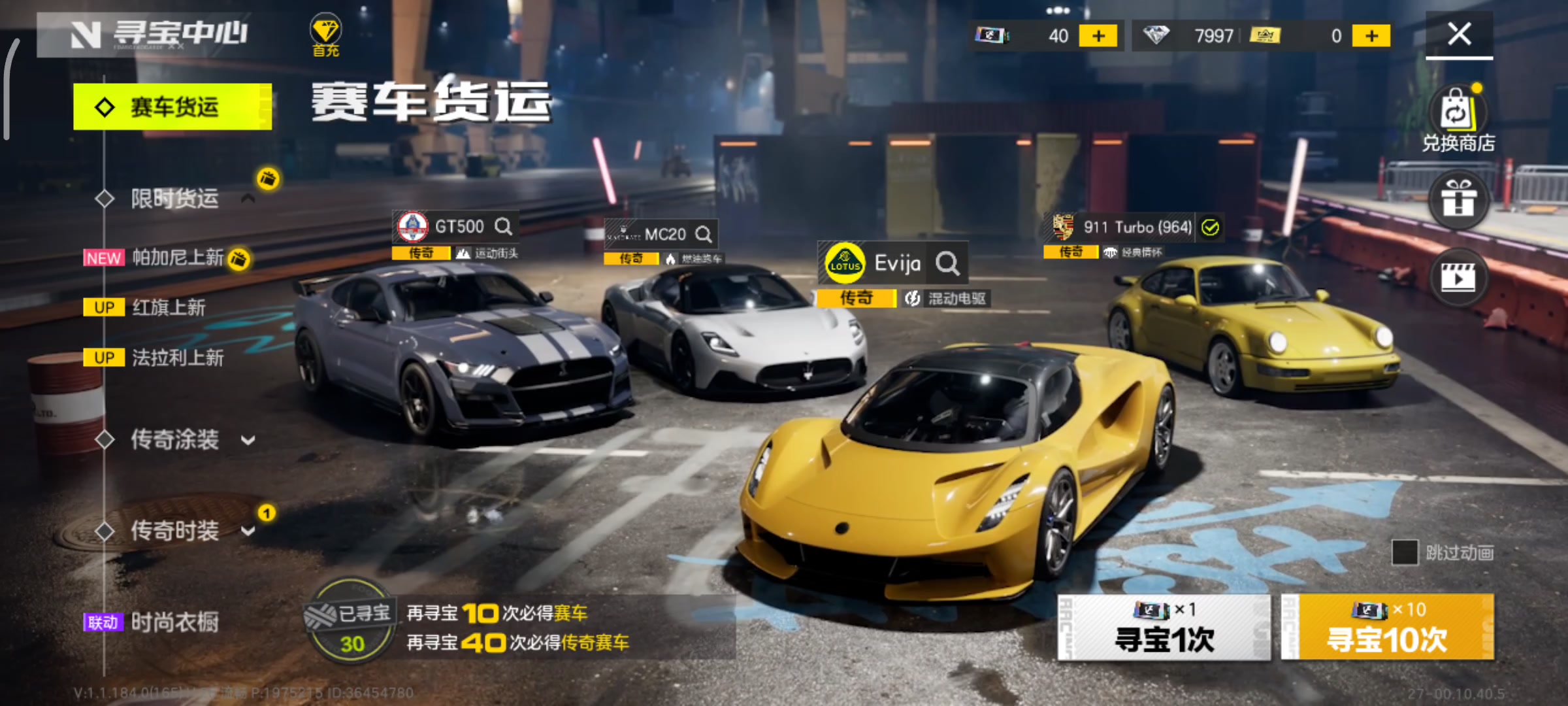
Task: Expand the 传奇涂装 section
Action: click(248, 440)
